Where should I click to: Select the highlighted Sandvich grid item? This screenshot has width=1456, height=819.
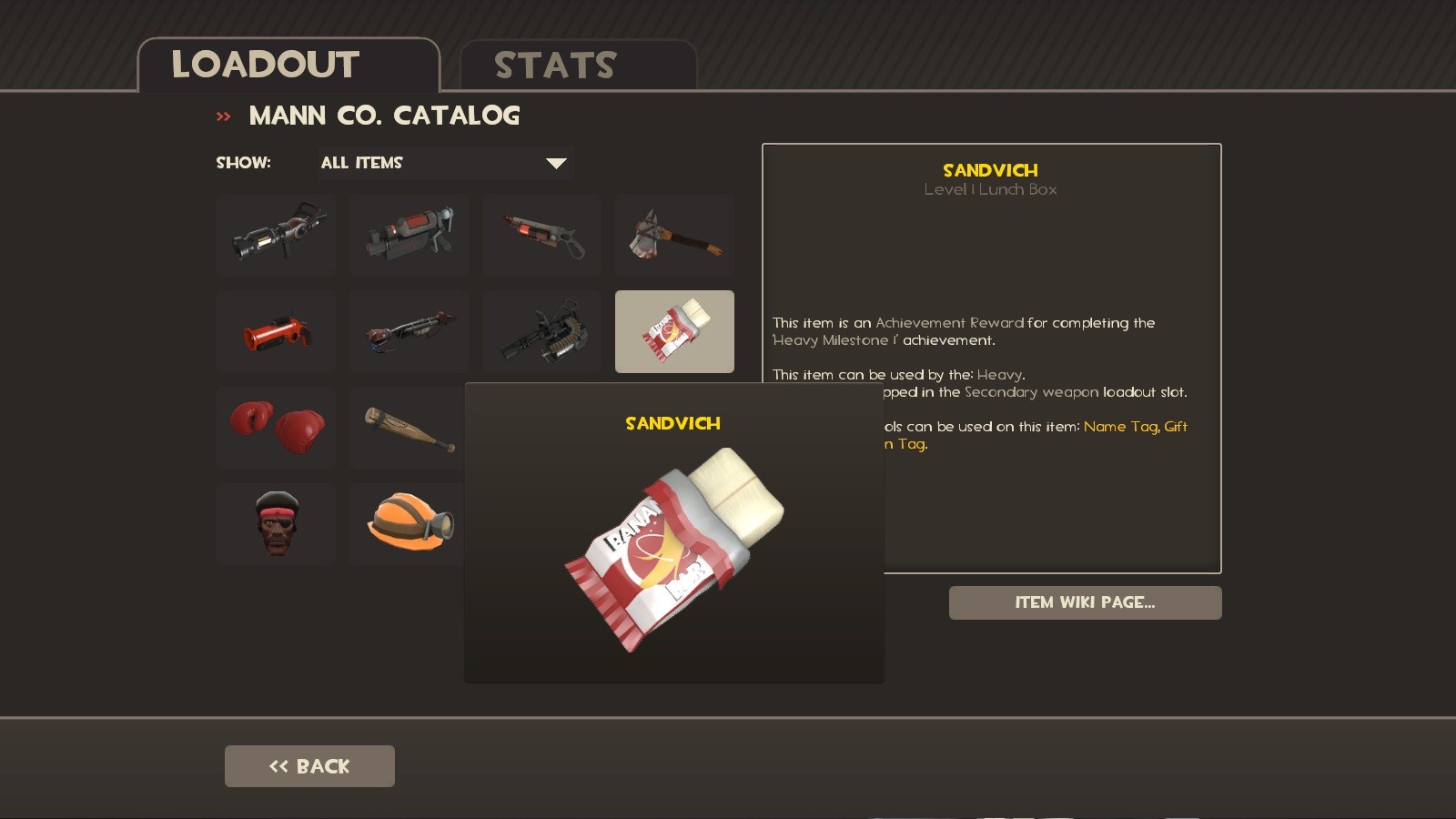coord(673,331)
